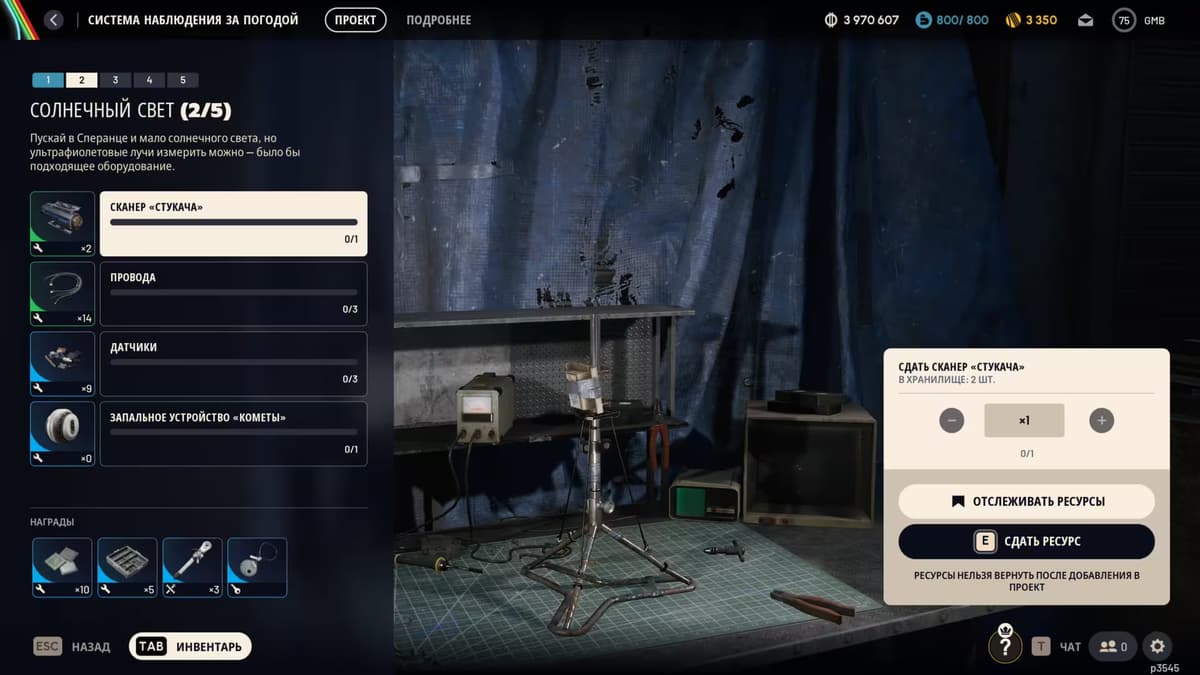Screen dimensions: 1200x675
Task: Open the help question mark icon
Action: (1005, 647)
